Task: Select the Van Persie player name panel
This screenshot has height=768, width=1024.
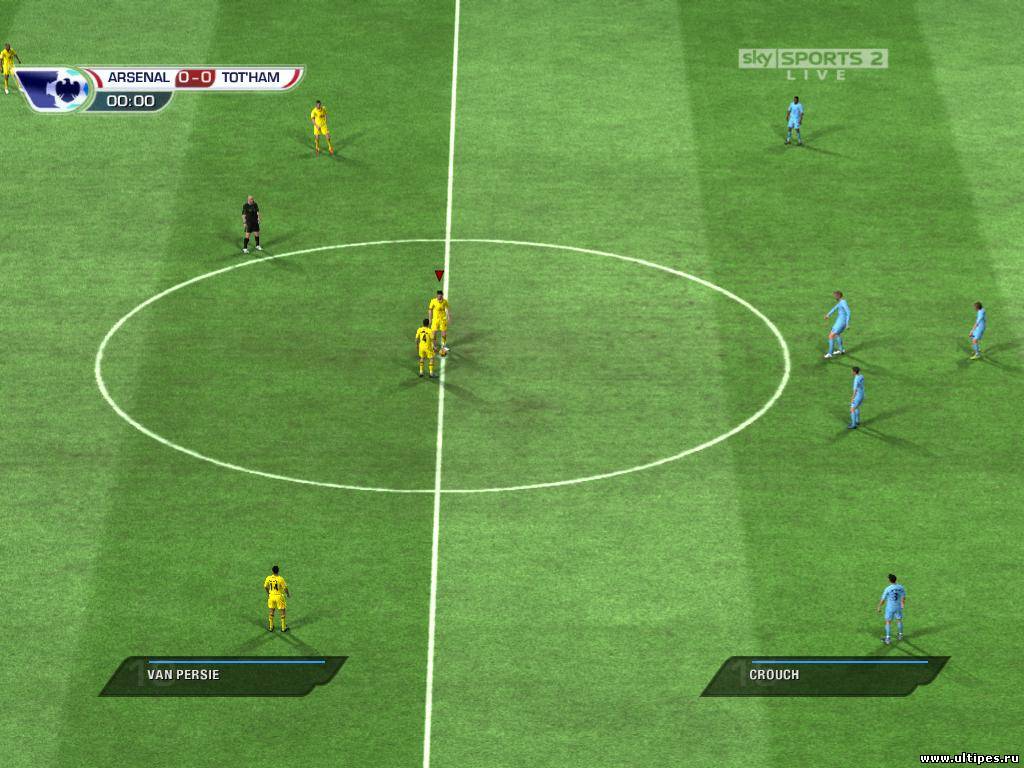Action: [224, 675]
